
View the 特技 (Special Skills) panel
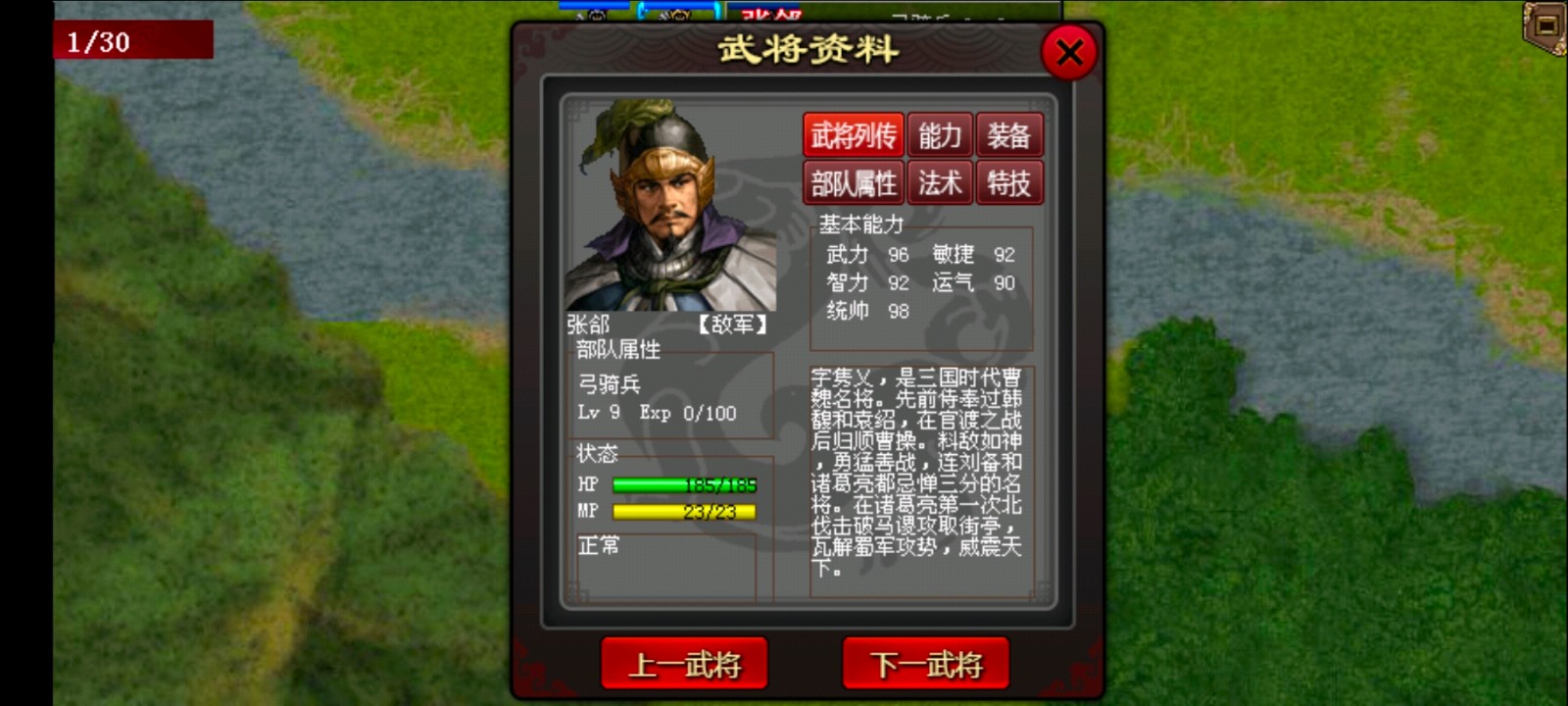pos(1010,182)
